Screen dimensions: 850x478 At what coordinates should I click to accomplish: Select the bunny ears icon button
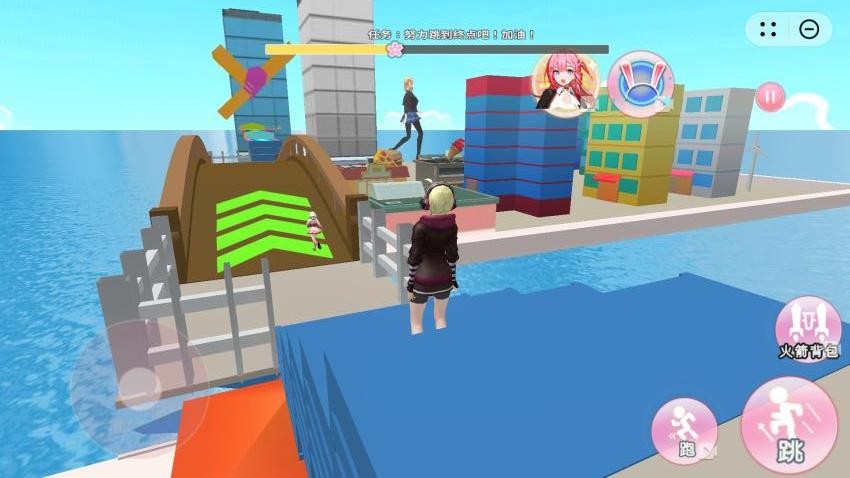640,84
